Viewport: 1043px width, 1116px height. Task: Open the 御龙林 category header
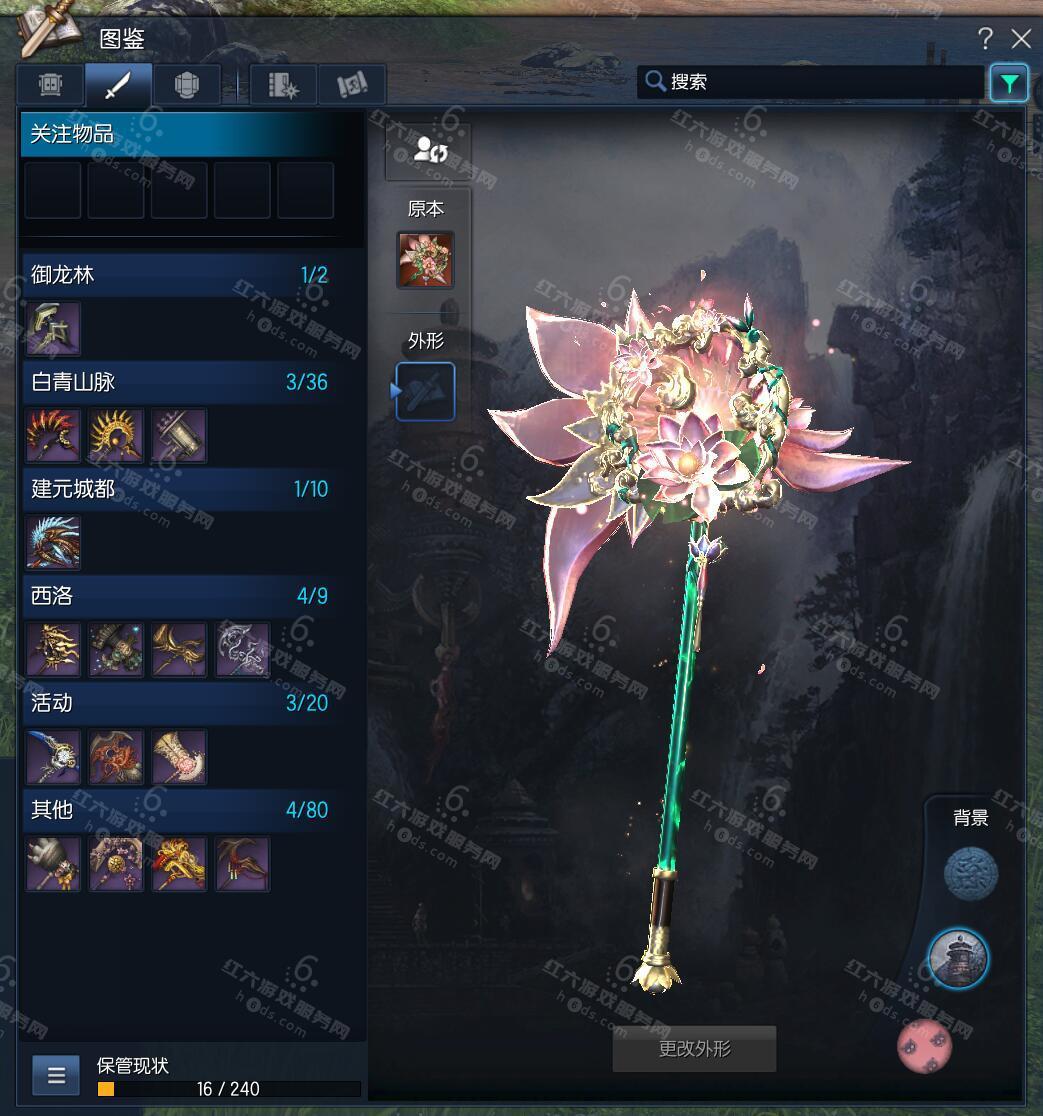tap(180, 275)
